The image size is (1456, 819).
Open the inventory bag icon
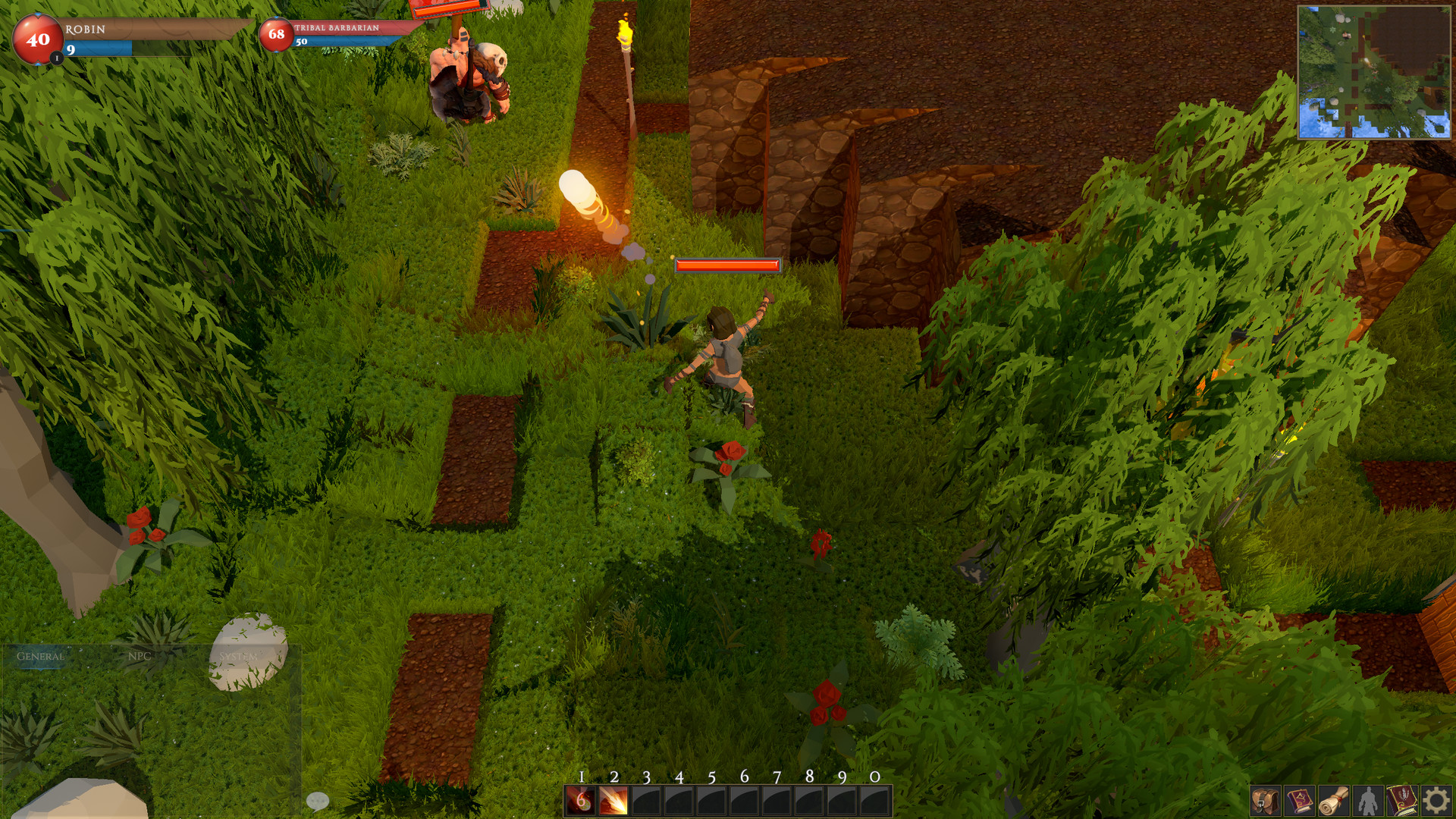[x=1266, y=801]
